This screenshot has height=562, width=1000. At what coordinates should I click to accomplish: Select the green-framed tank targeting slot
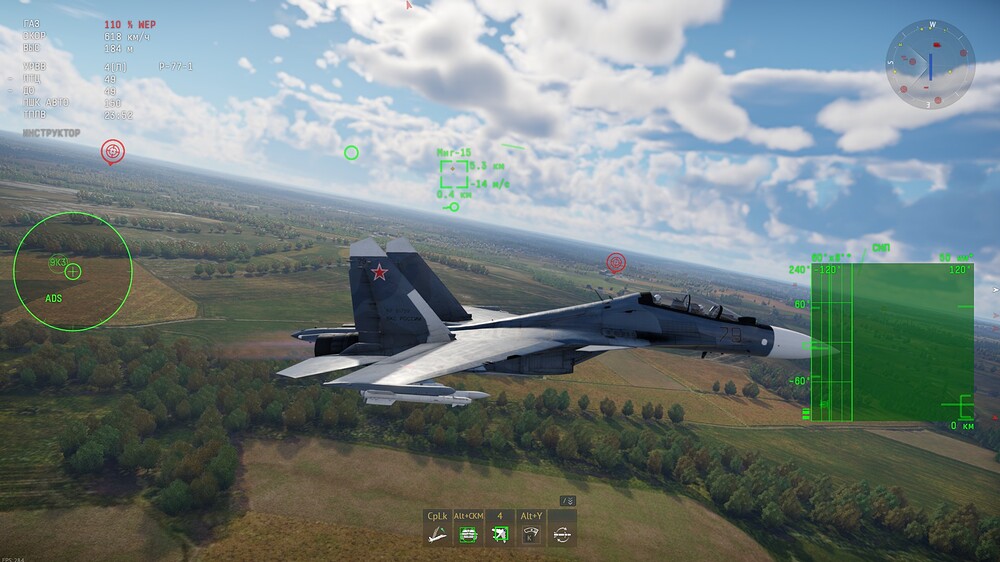tap(467, 534)
